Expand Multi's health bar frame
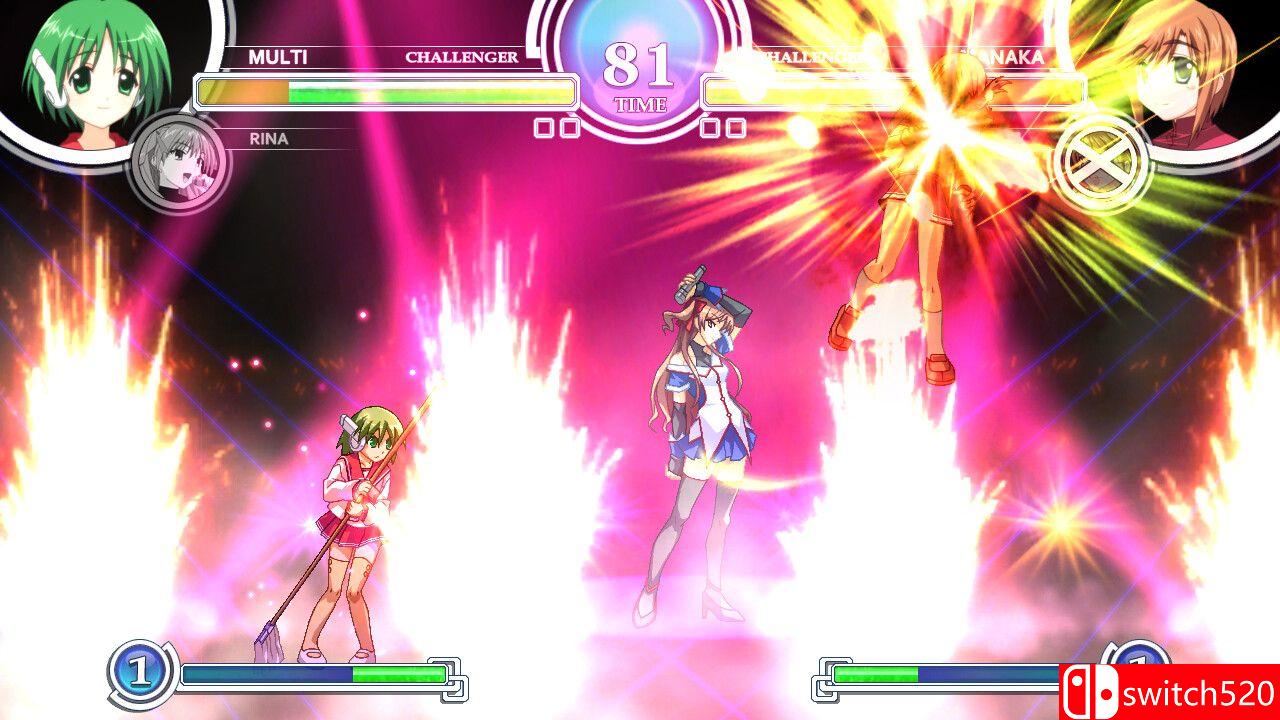 [385, 92]
